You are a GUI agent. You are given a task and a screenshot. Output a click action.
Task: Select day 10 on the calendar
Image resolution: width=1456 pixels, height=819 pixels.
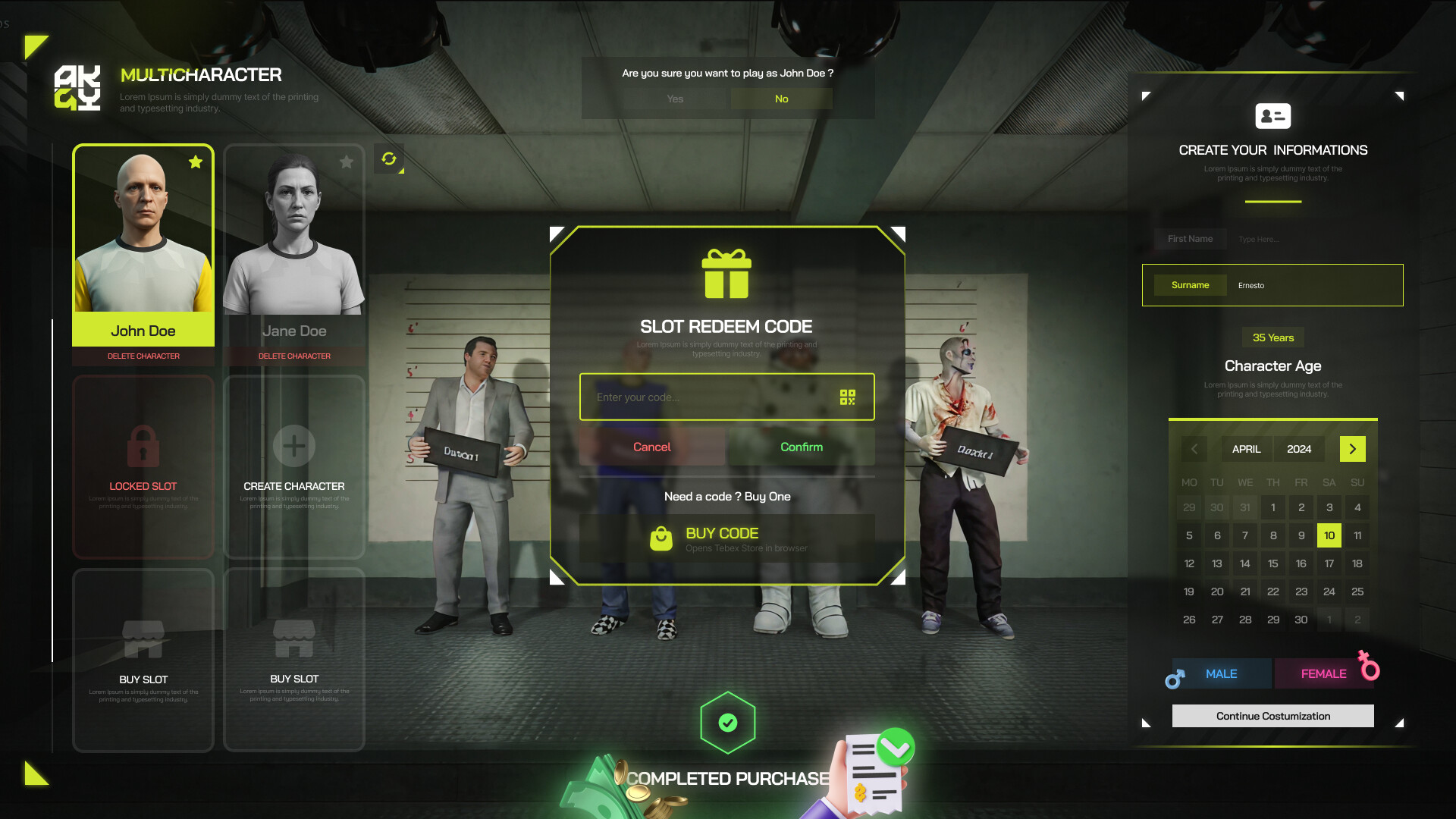point(1329,535)
